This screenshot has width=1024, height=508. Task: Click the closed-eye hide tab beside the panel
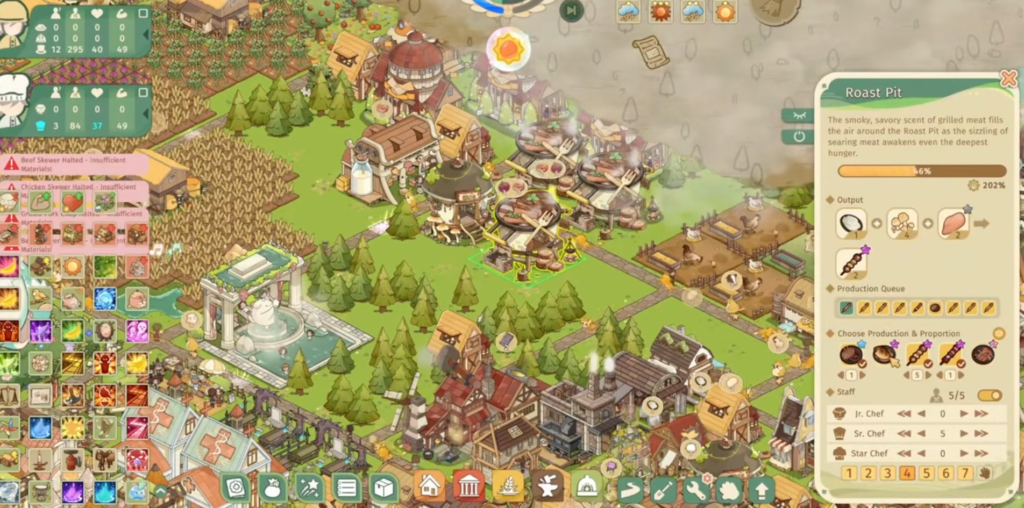click(x=799, y=115)
